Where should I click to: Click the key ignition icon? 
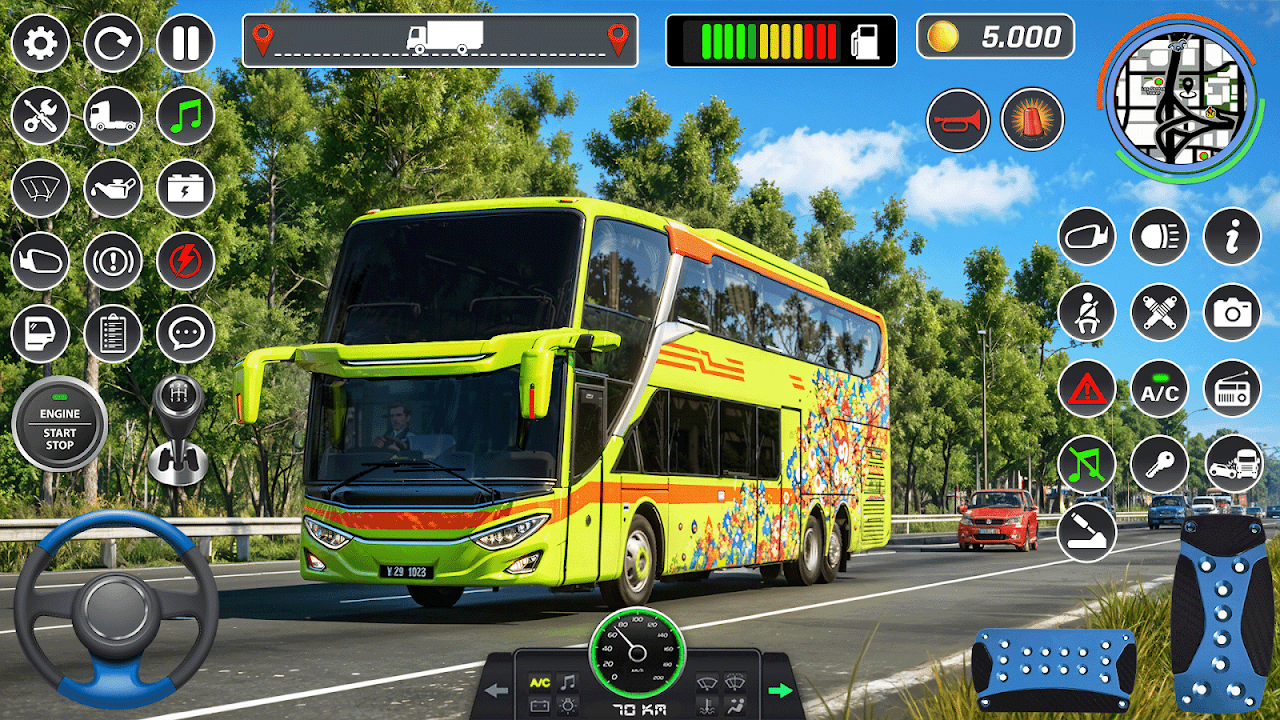(x=1159, y=464)
